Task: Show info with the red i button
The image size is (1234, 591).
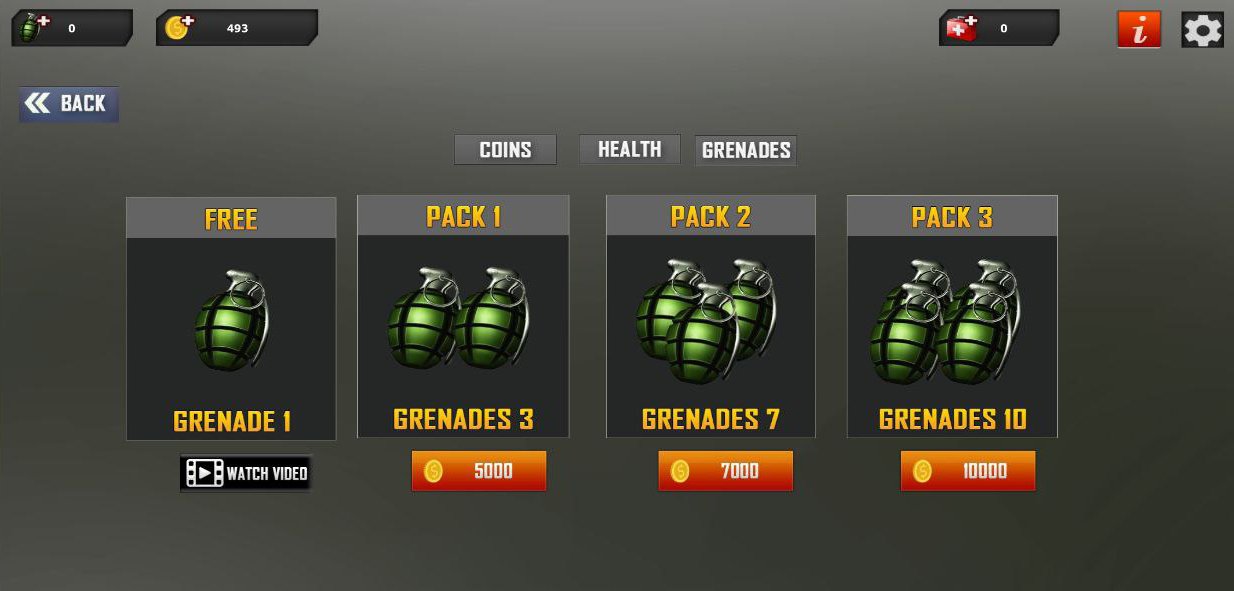Action: click(x=1139, y=30)
